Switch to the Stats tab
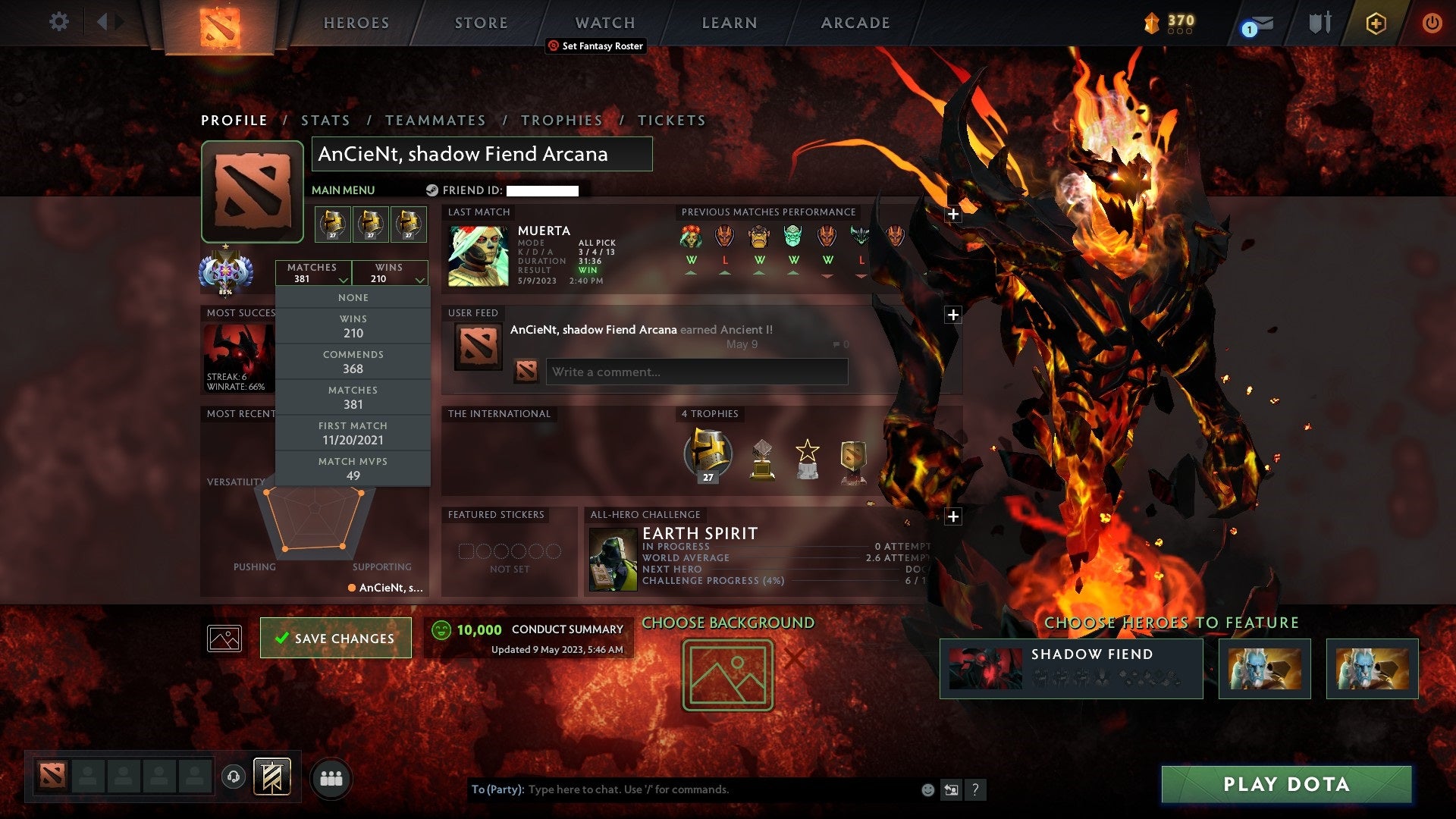1456x819 pixels. tap(325, 121)
